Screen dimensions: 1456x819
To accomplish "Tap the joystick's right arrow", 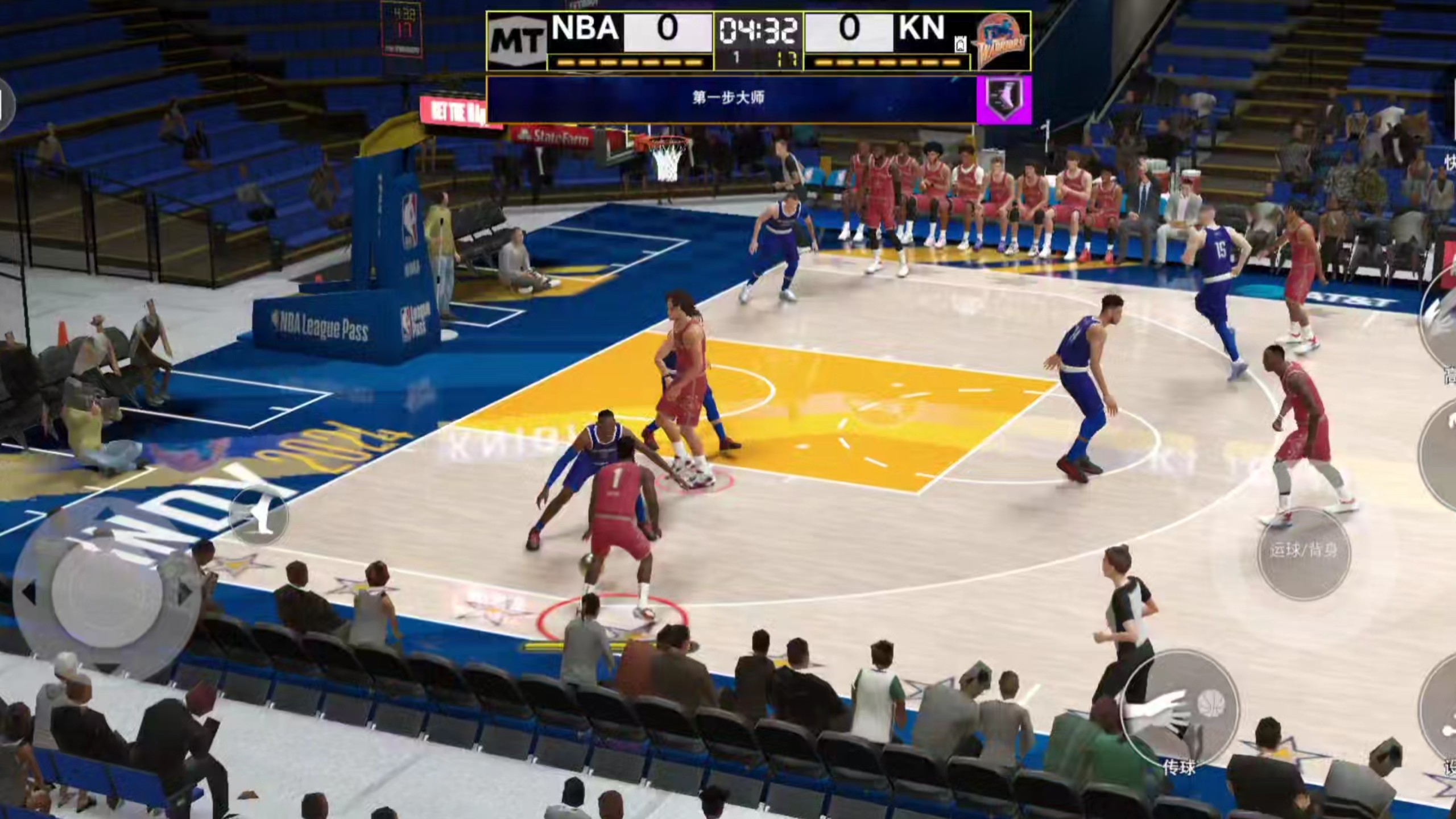I will (184, 592).
